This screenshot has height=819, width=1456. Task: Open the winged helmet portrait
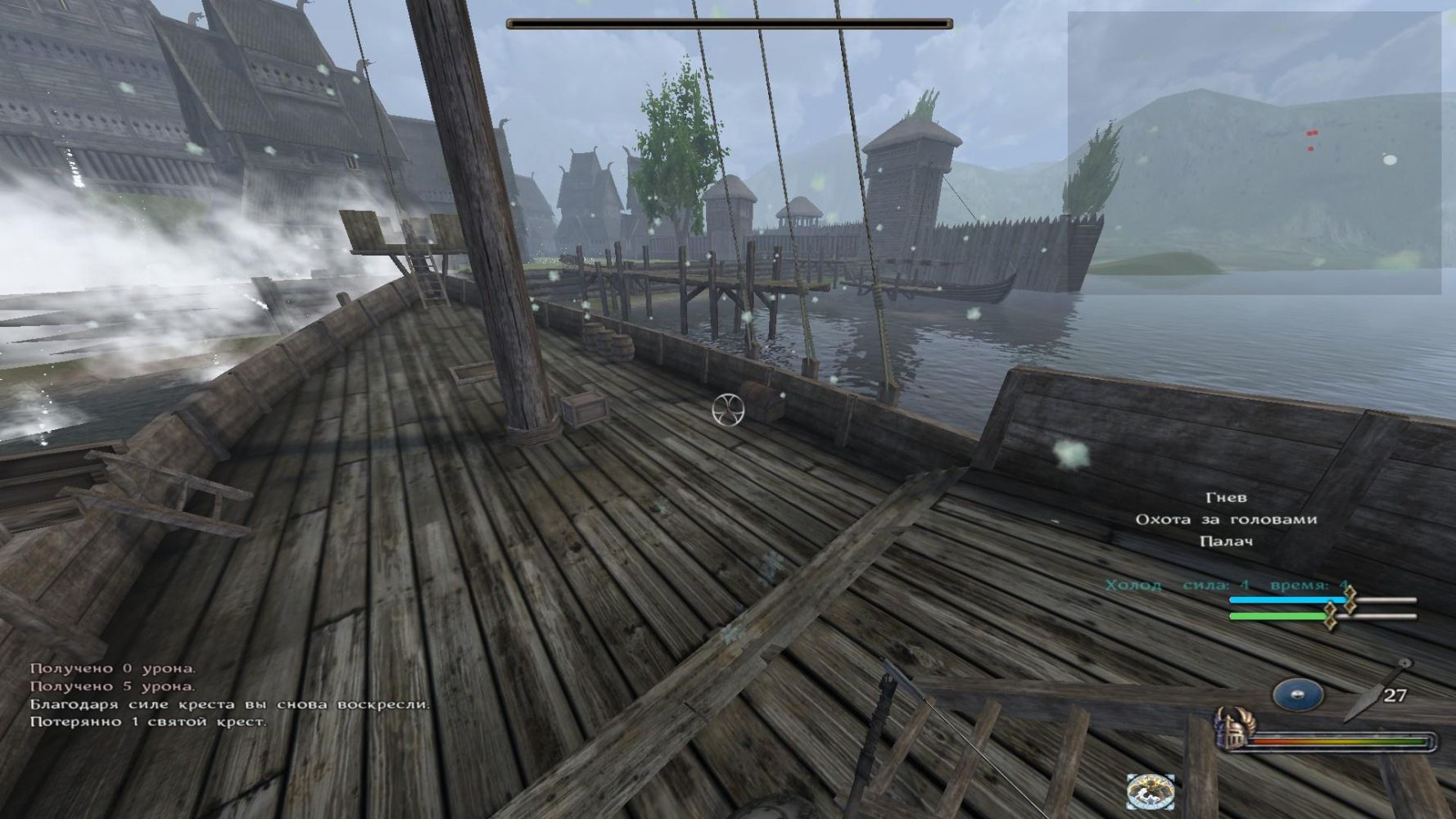coord(1232,729)
